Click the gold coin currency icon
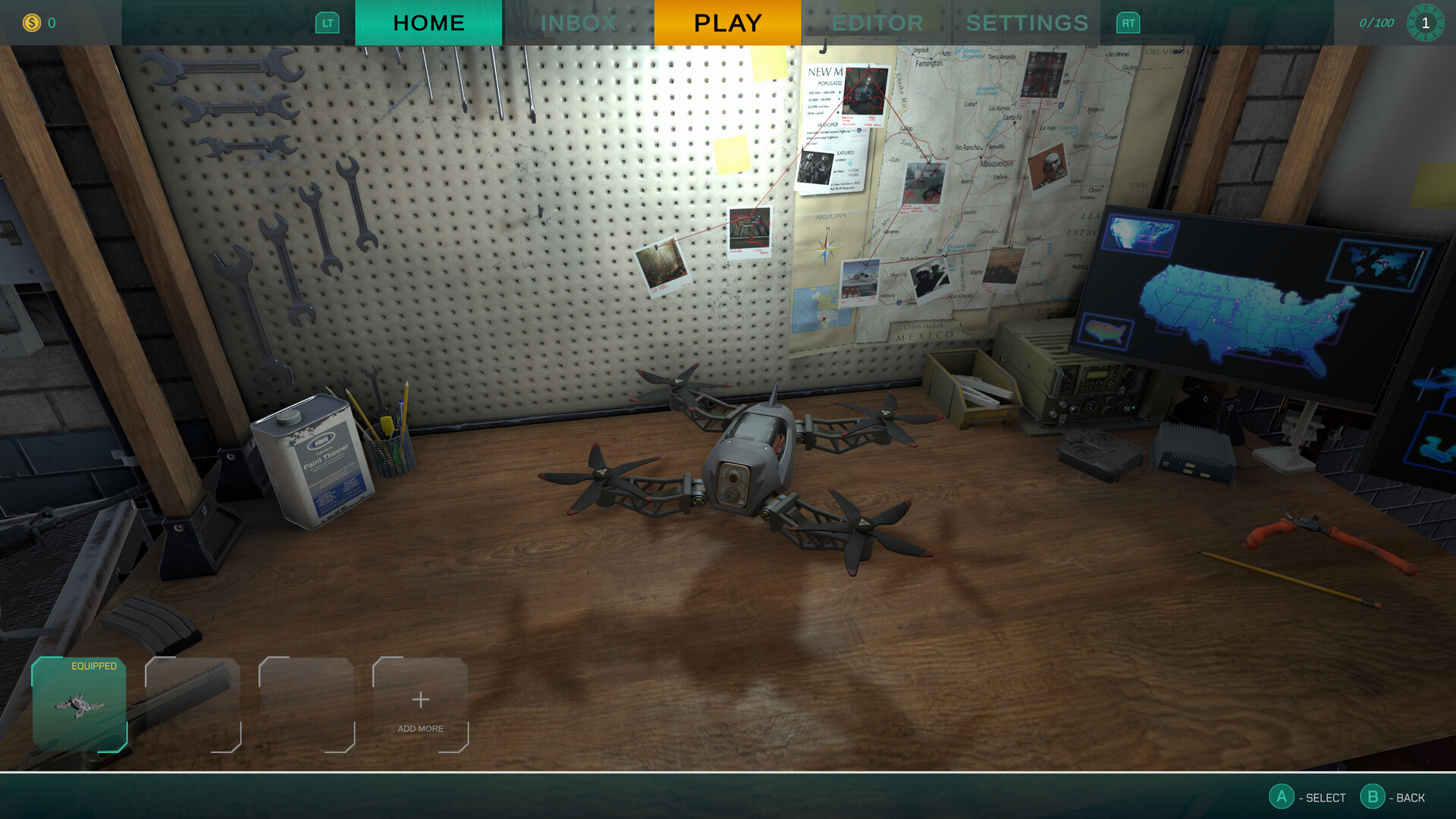Image resolution: width=1456 pixels, height=819 pixels. [30, 23]
